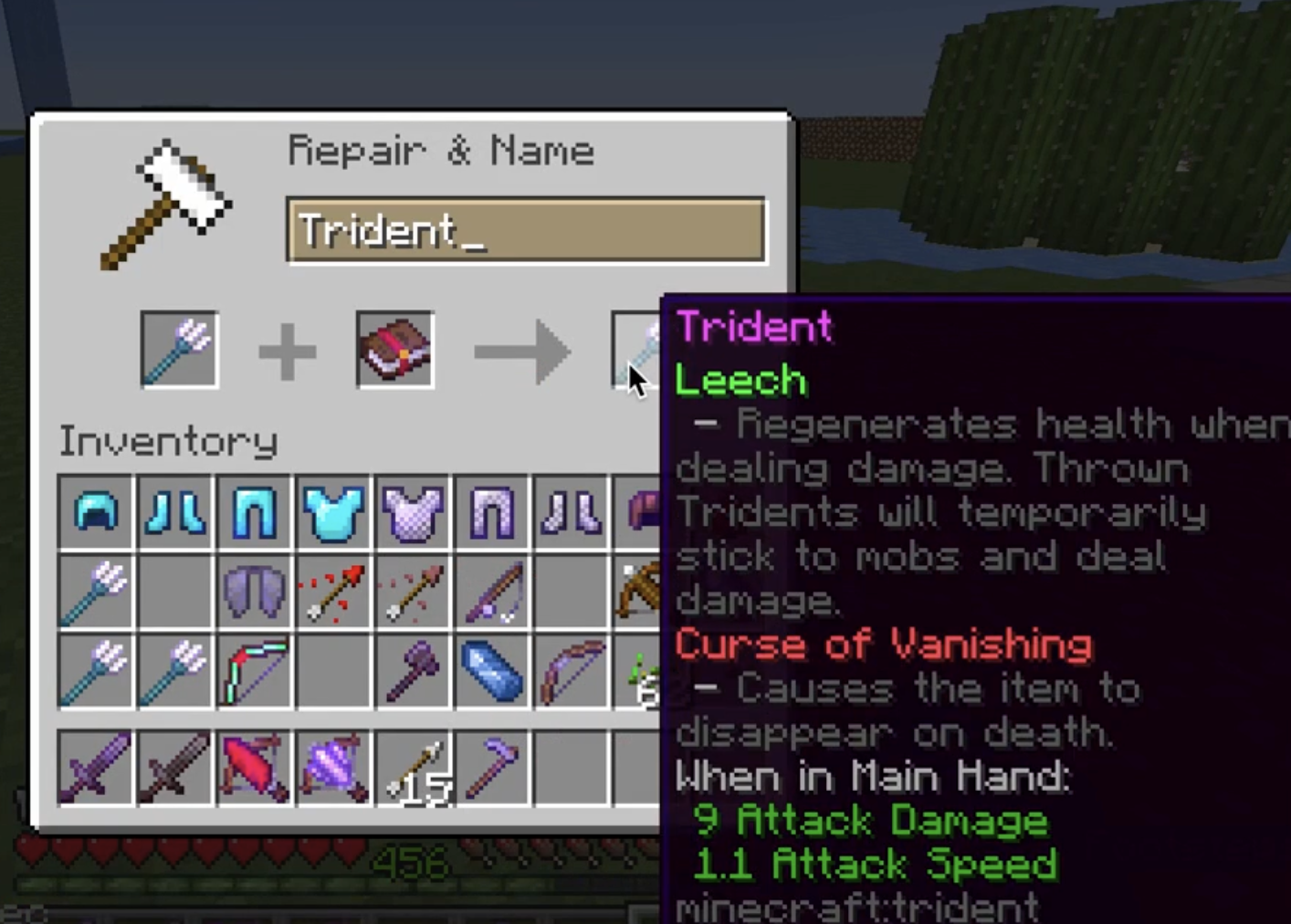Select the red loaded crossbow

[255, 768]
